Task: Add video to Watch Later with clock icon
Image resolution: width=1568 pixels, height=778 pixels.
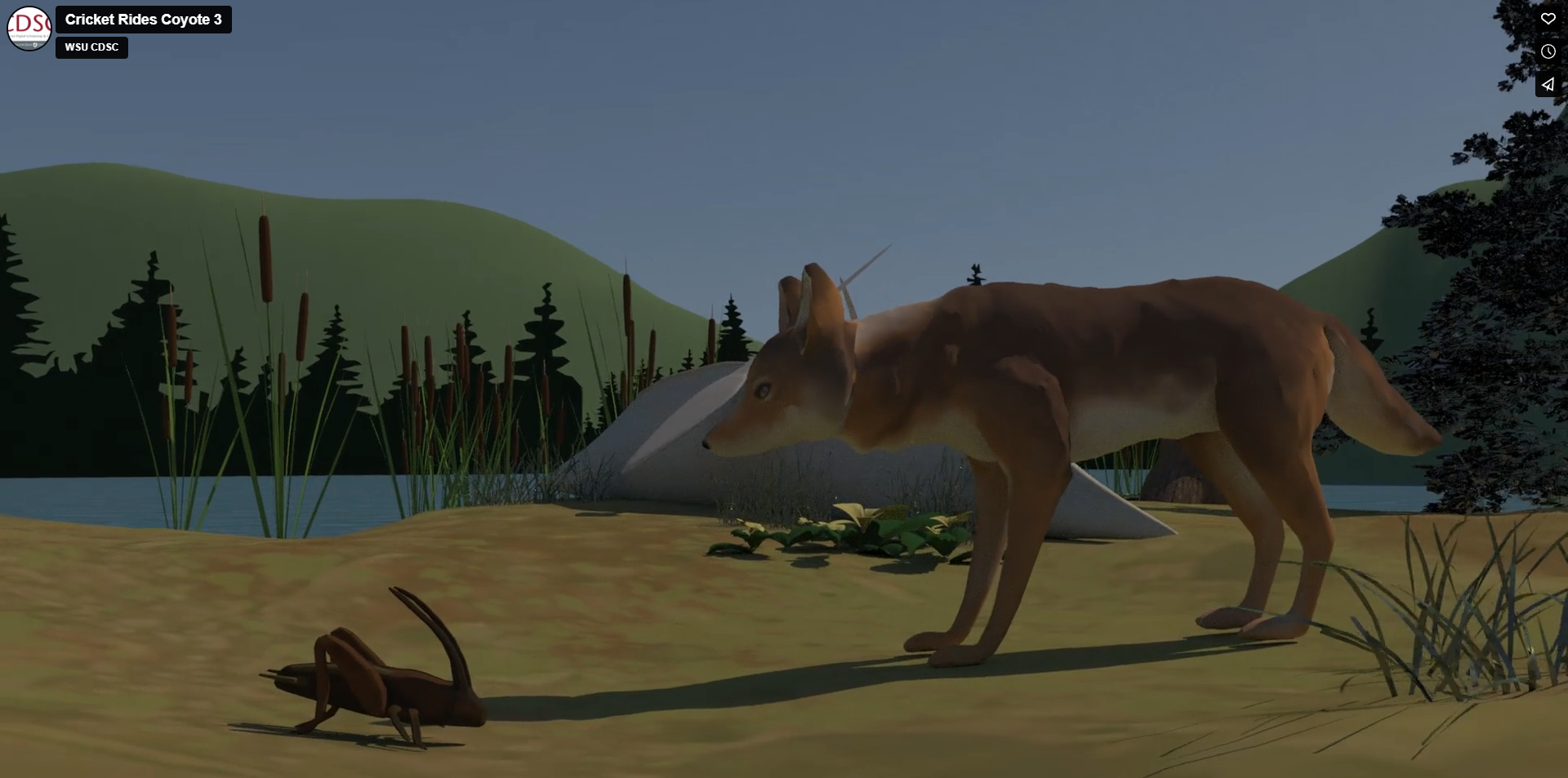Action: pyautogui.click(x=1548, y=51)
